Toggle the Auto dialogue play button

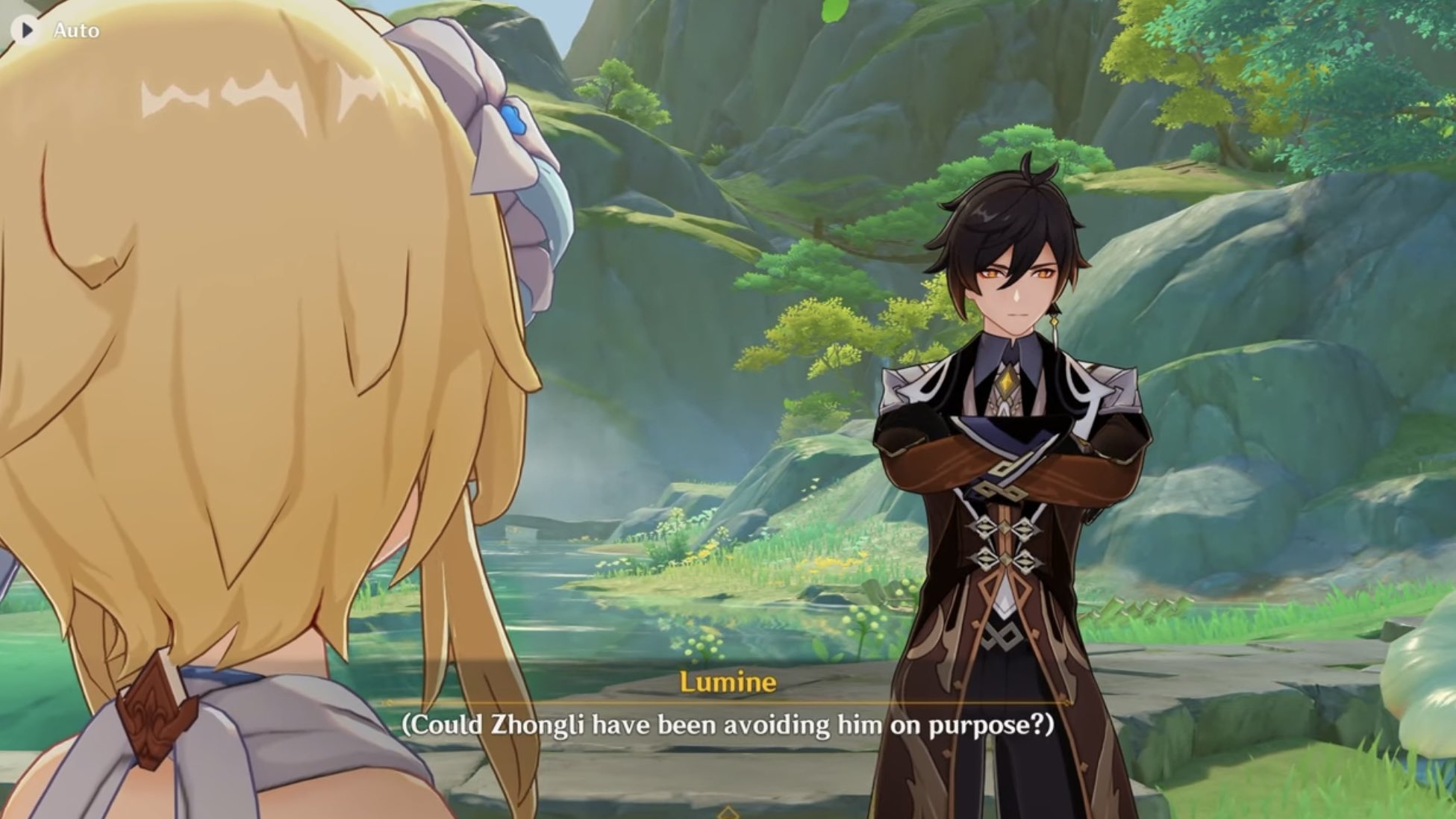click(28, 31)
